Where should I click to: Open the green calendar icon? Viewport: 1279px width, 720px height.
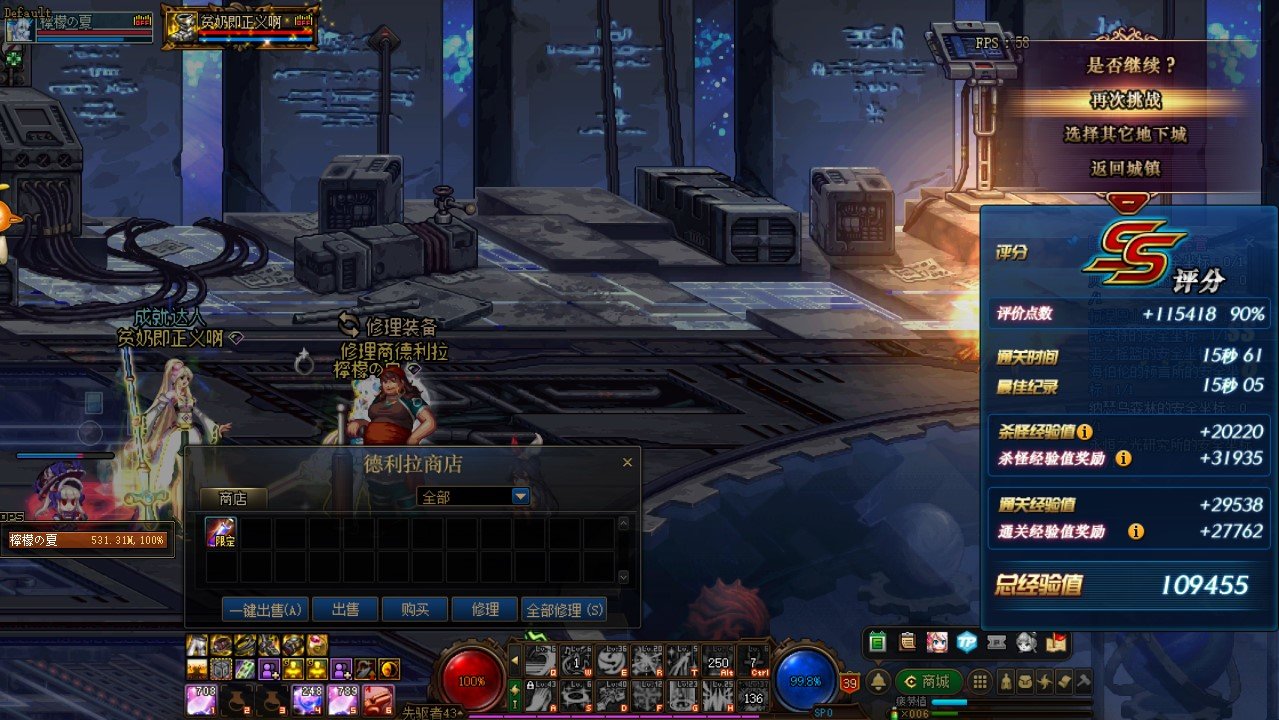(878, 642)
